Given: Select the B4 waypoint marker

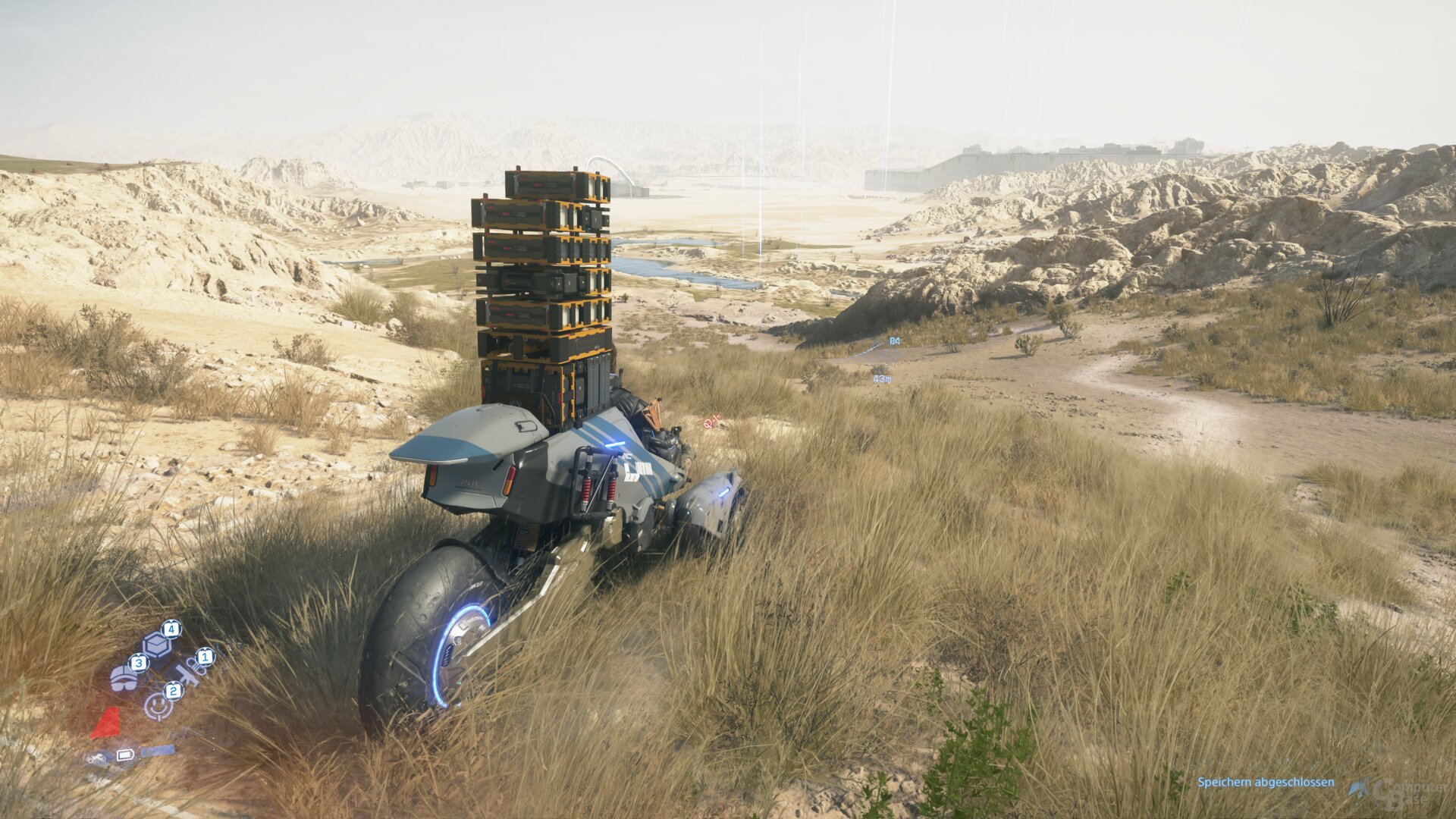Looking at the screenshot, I should pyautogui.click(x=895, y=341).
